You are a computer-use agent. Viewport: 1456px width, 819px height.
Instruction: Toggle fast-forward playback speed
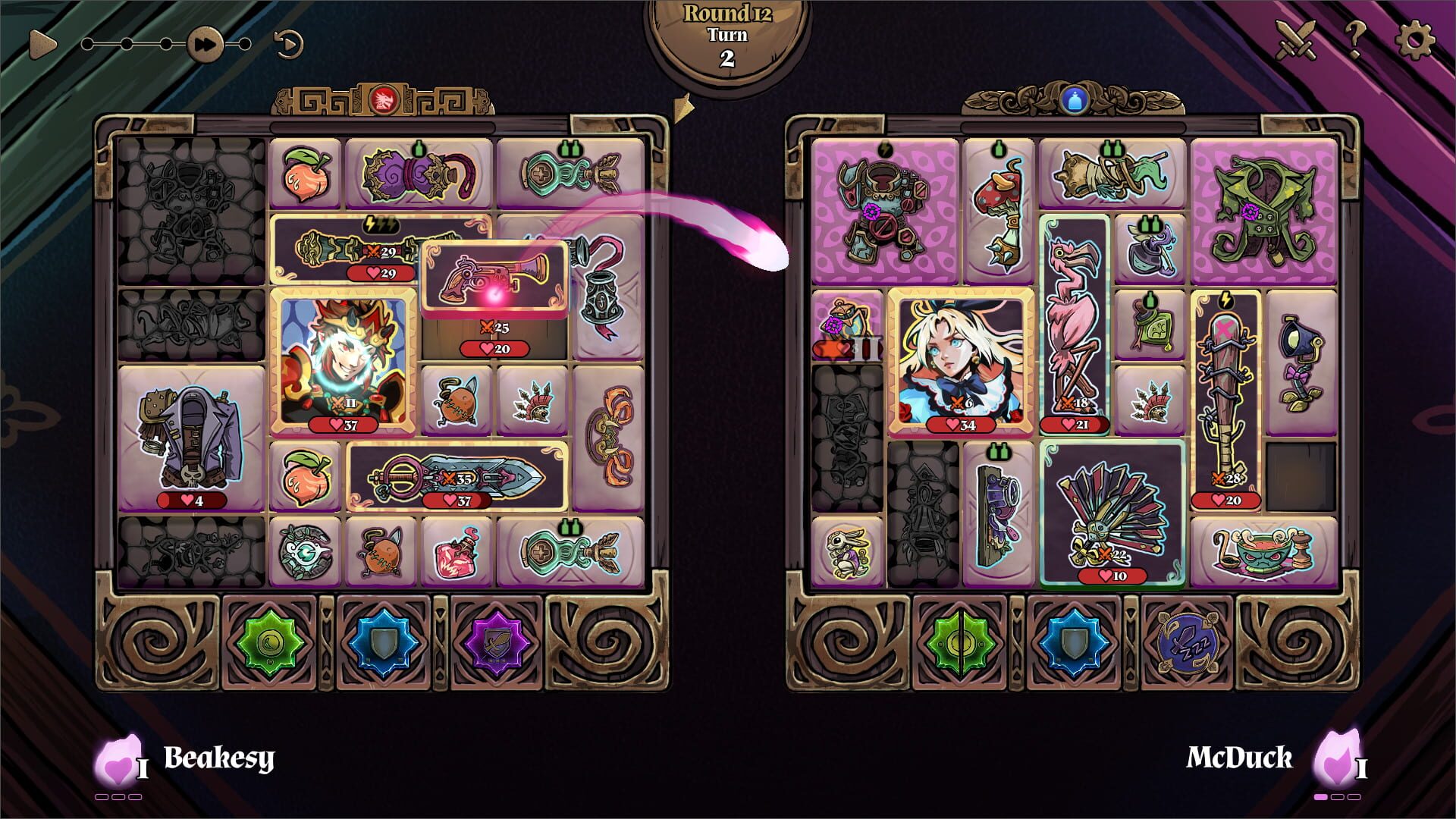(x=205, y=43)
